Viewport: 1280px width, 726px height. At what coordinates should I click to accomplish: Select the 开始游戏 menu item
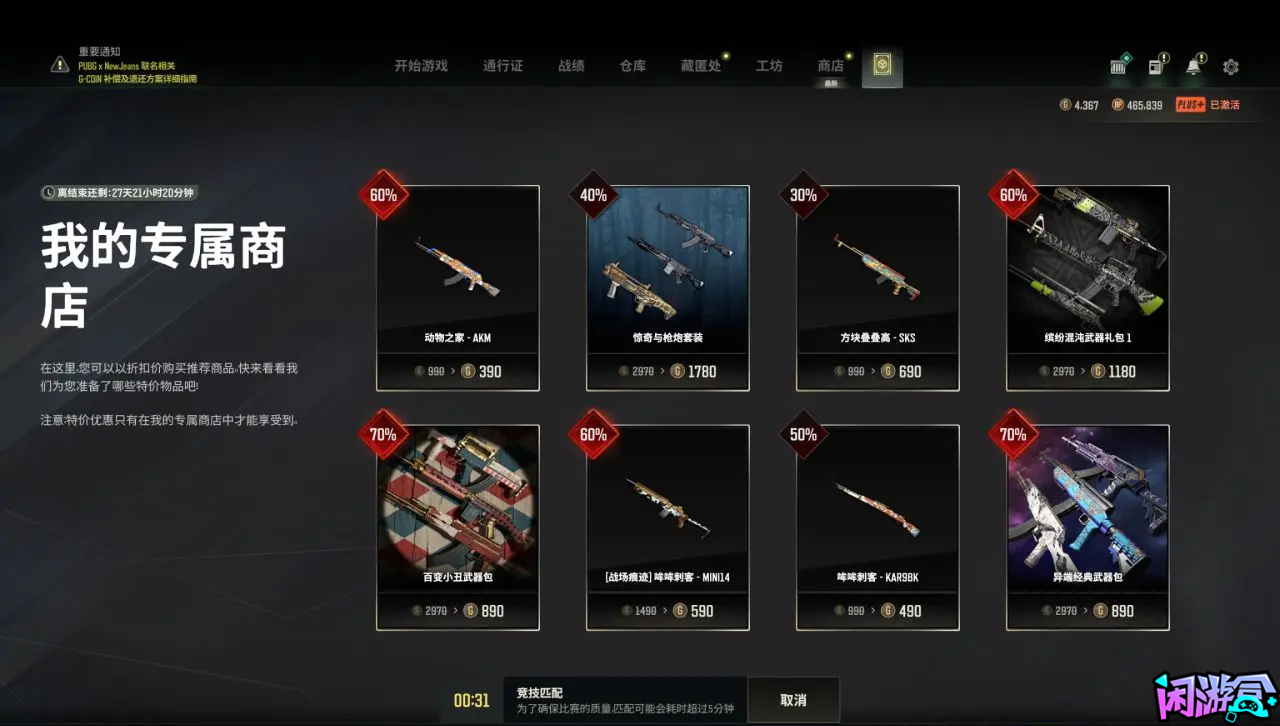(420, 66)
